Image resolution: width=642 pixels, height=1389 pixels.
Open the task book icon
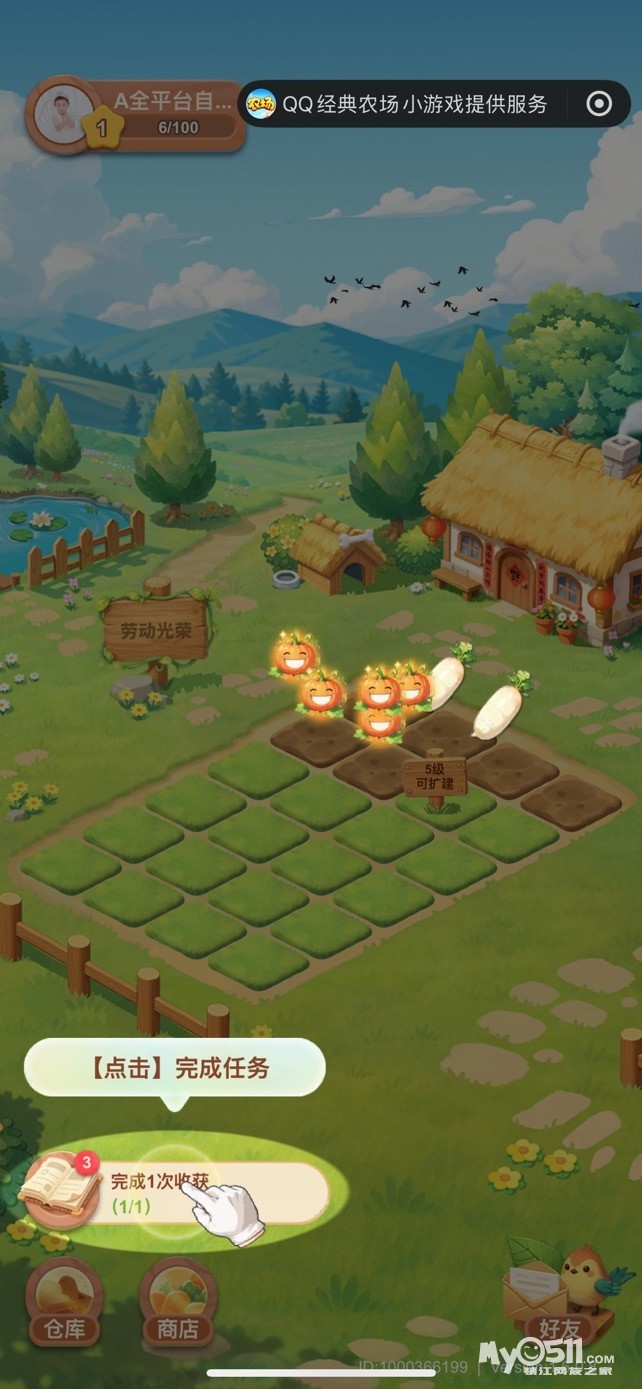[x=62, y=1188]
